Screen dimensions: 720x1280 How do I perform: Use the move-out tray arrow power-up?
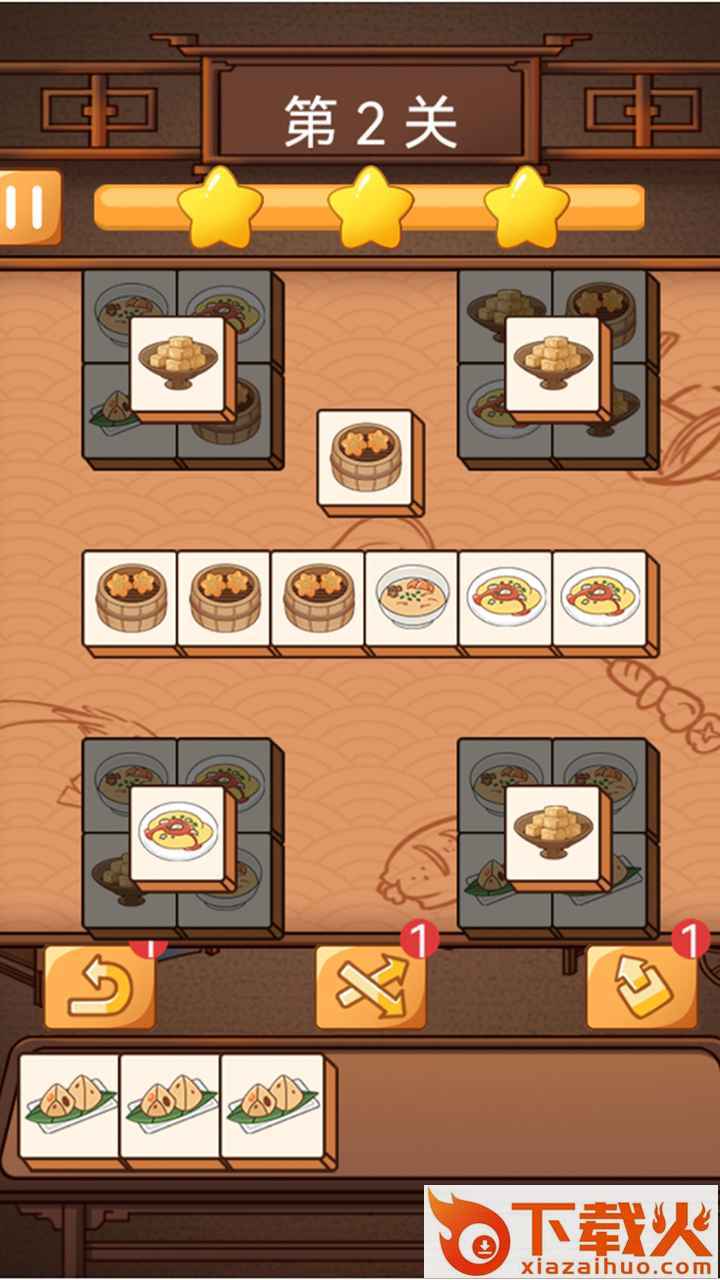pos(641,985)
